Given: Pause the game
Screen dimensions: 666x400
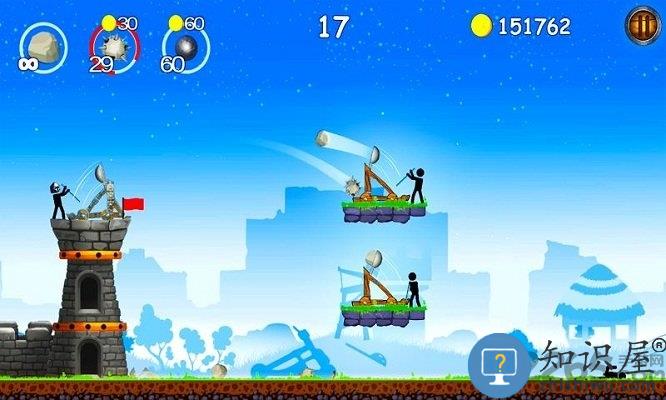Looking at the screenshot, I should [641, 24].
